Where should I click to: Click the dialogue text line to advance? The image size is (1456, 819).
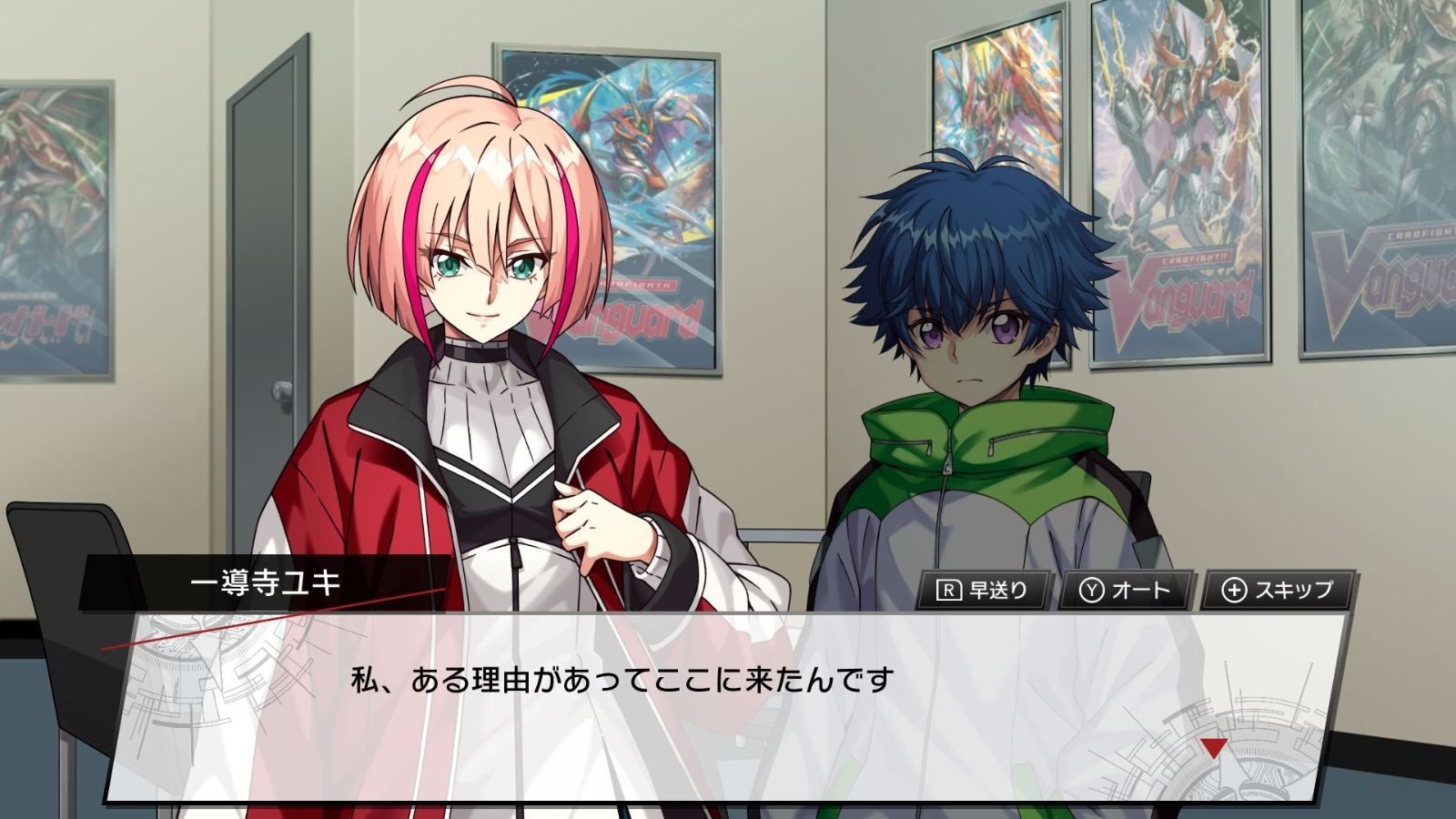[619, 678]
